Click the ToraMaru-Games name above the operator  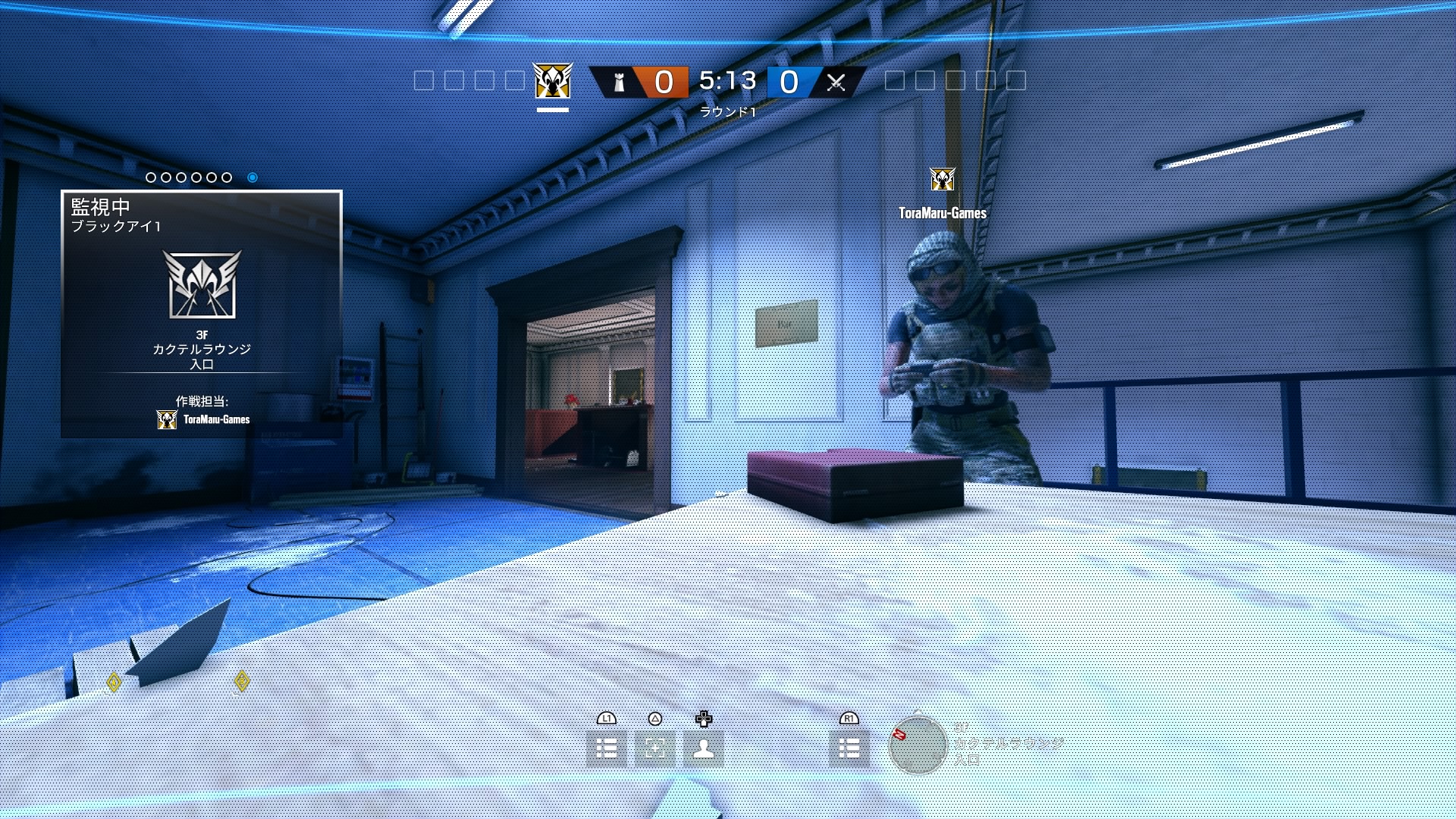coord(942,214)
